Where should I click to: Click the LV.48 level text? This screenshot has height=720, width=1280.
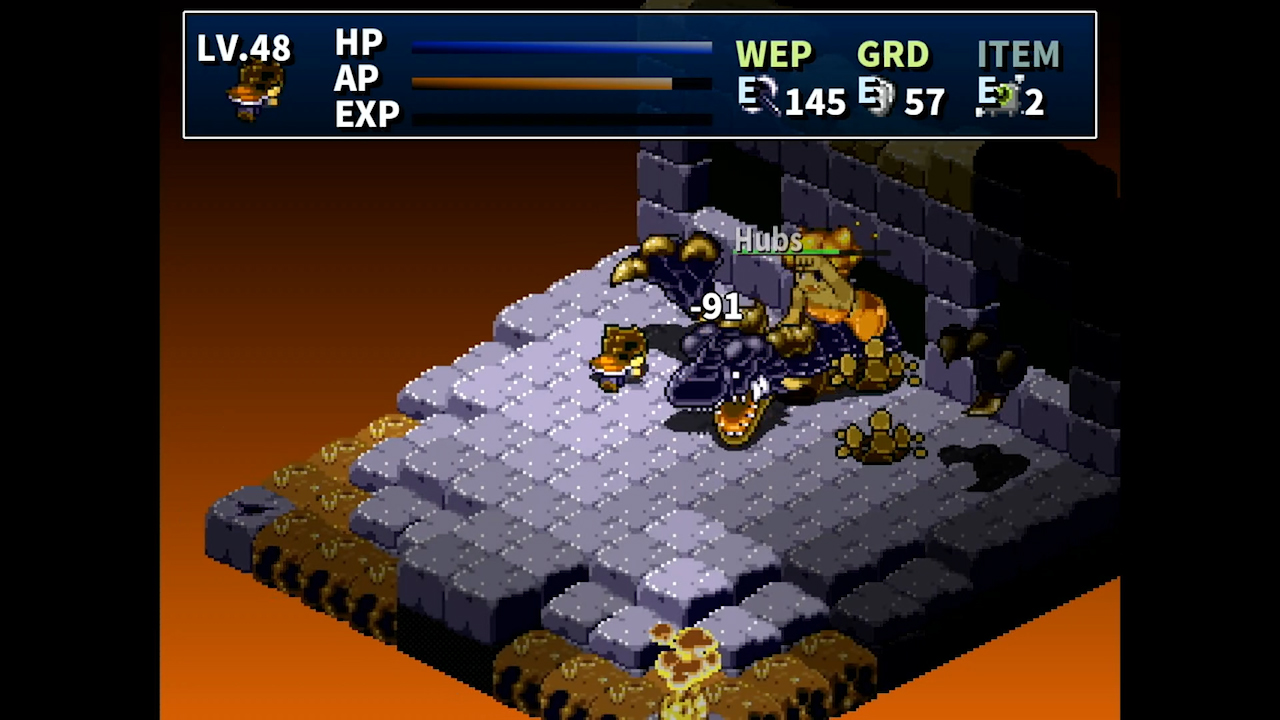[244, 48]
